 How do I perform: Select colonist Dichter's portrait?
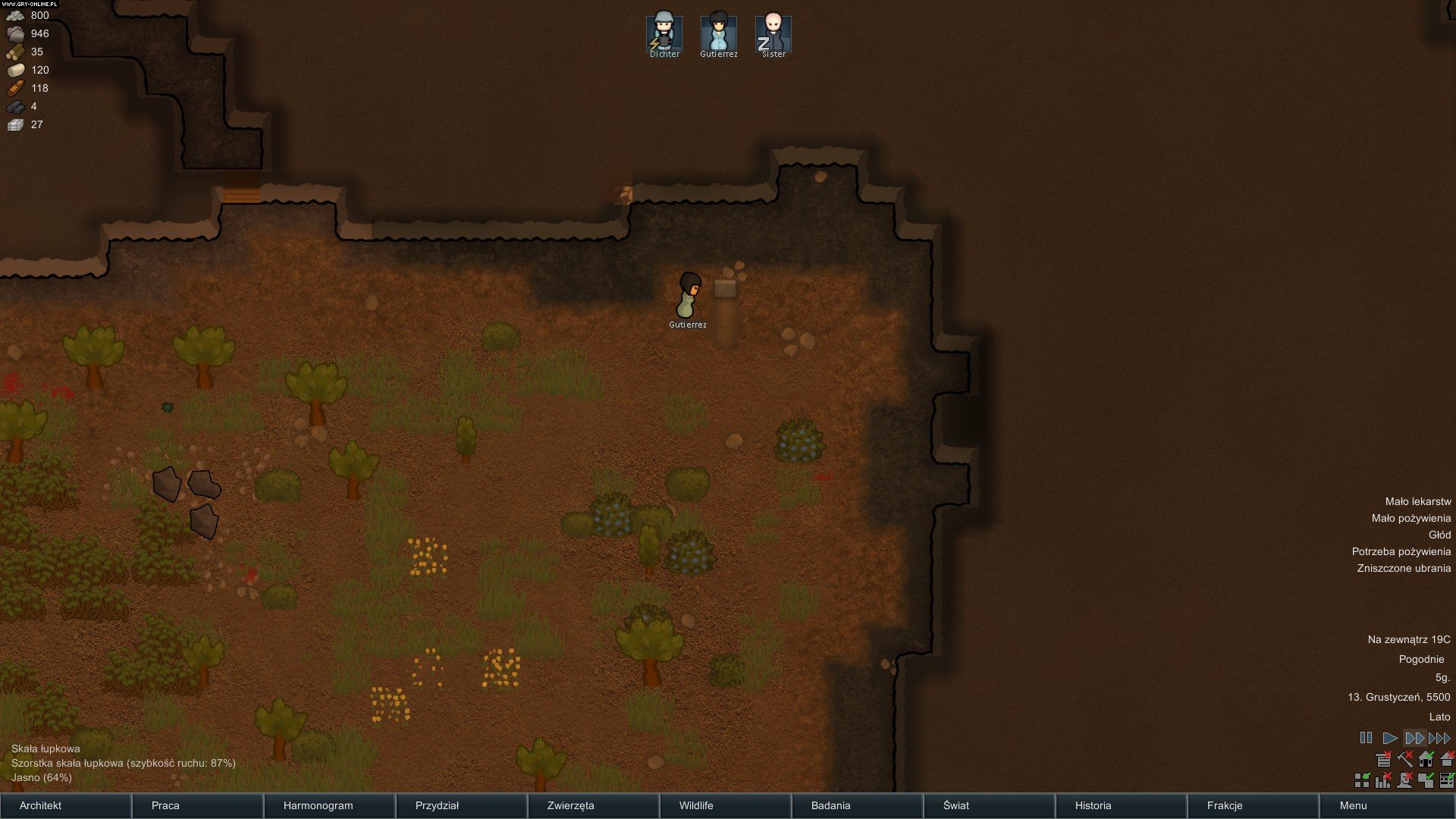tap(664, 34)
